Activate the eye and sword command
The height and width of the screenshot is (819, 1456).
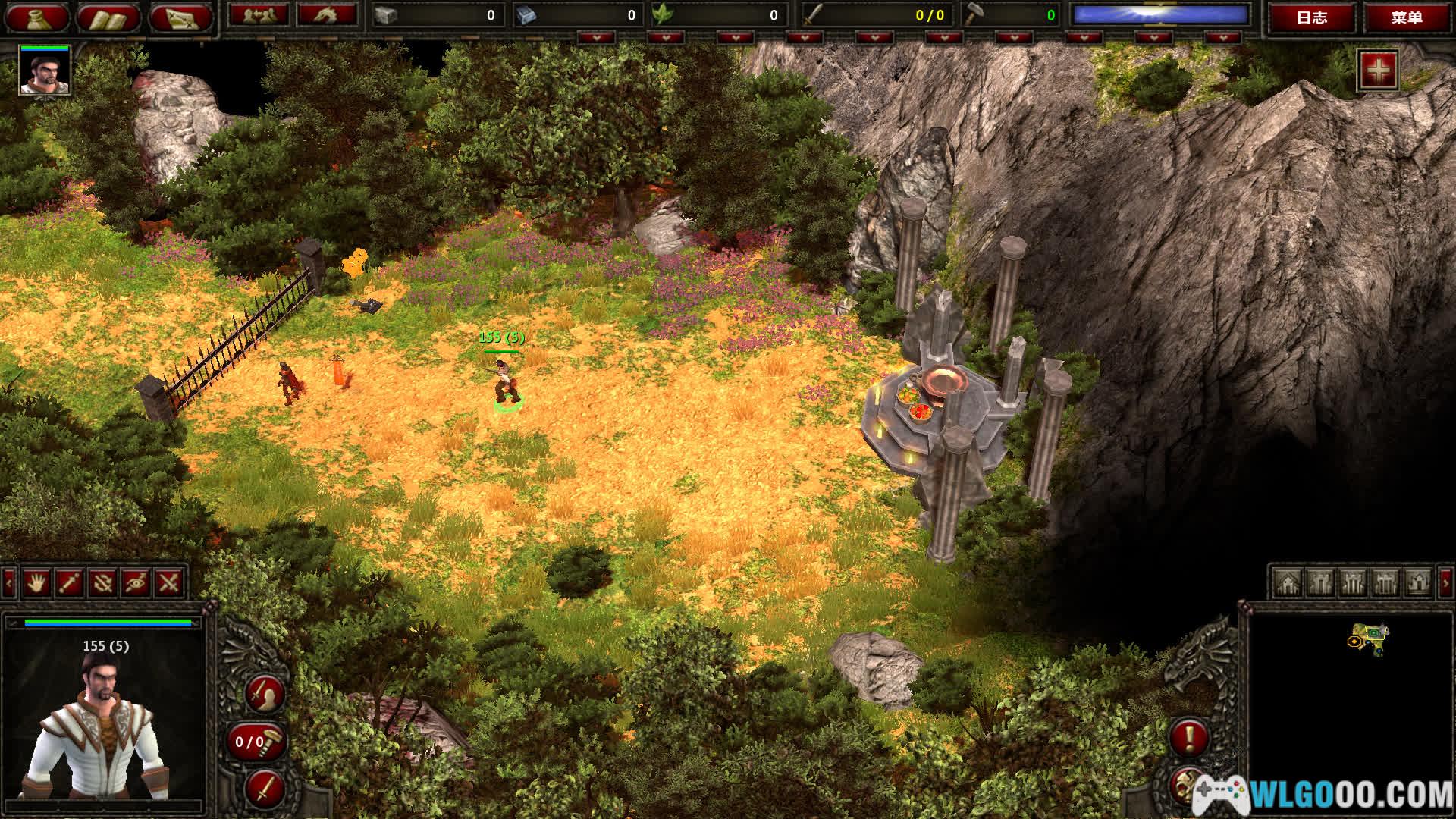[136, 582]
